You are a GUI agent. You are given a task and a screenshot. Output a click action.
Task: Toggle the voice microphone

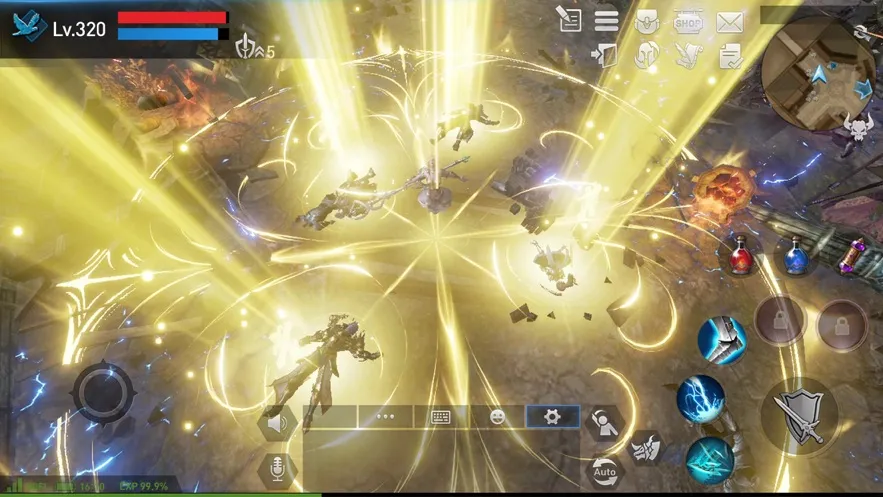coord(277,468)
